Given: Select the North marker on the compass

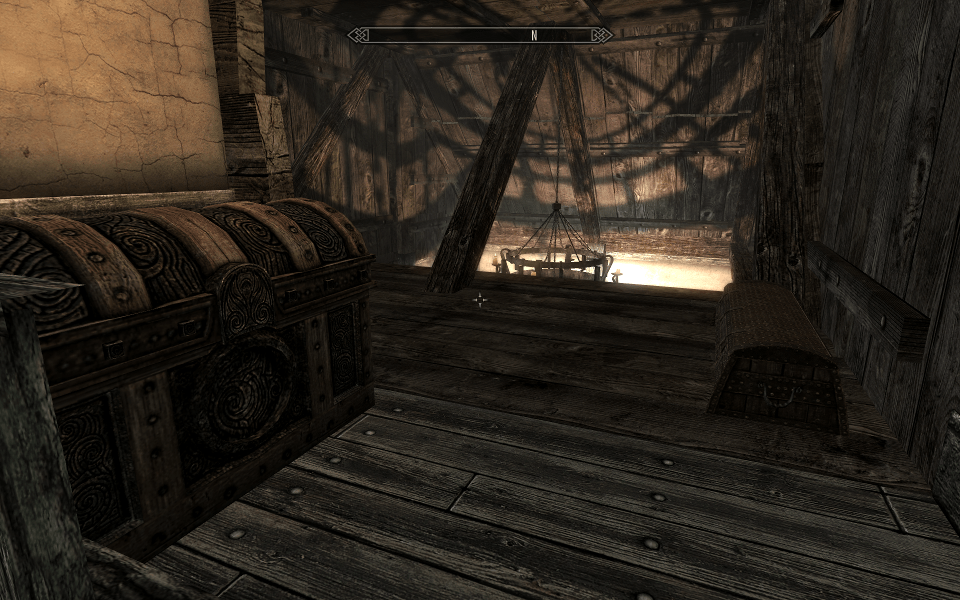Looking at the screenshot, I should click(534, 35).
